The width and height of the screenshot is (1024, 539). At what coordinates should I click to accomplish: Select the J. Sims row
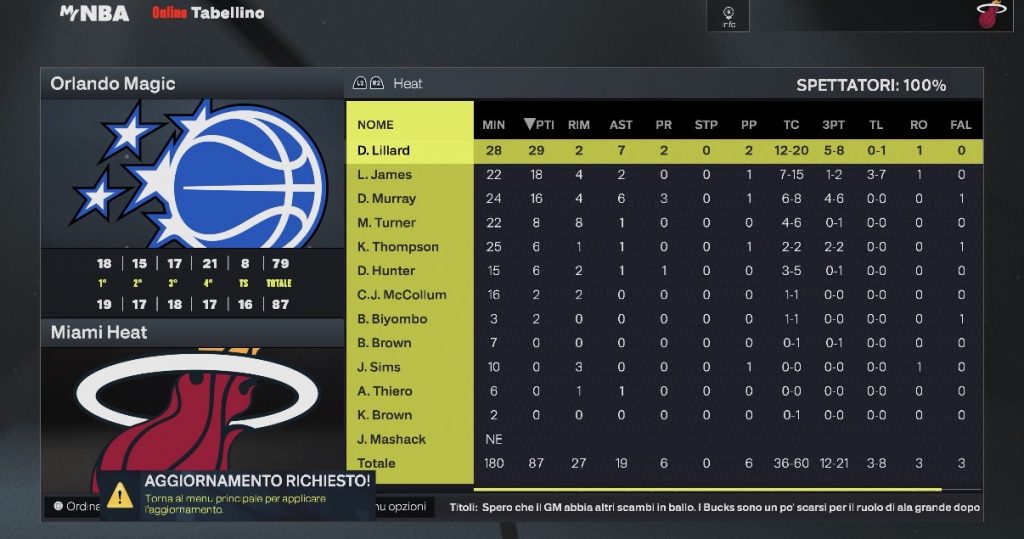tap(379, 367)
